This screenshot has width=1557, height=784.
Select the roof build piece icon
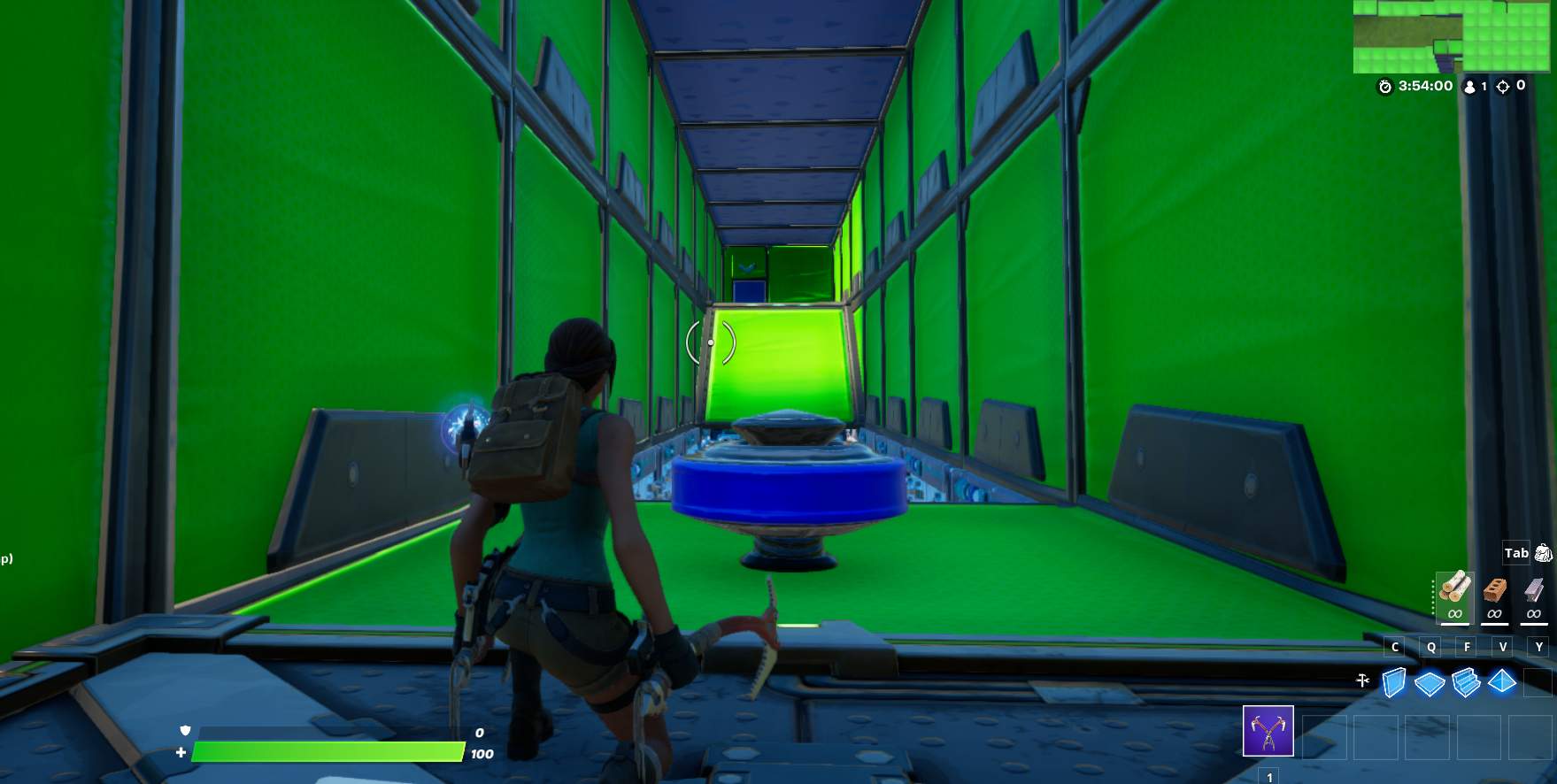1502,682
